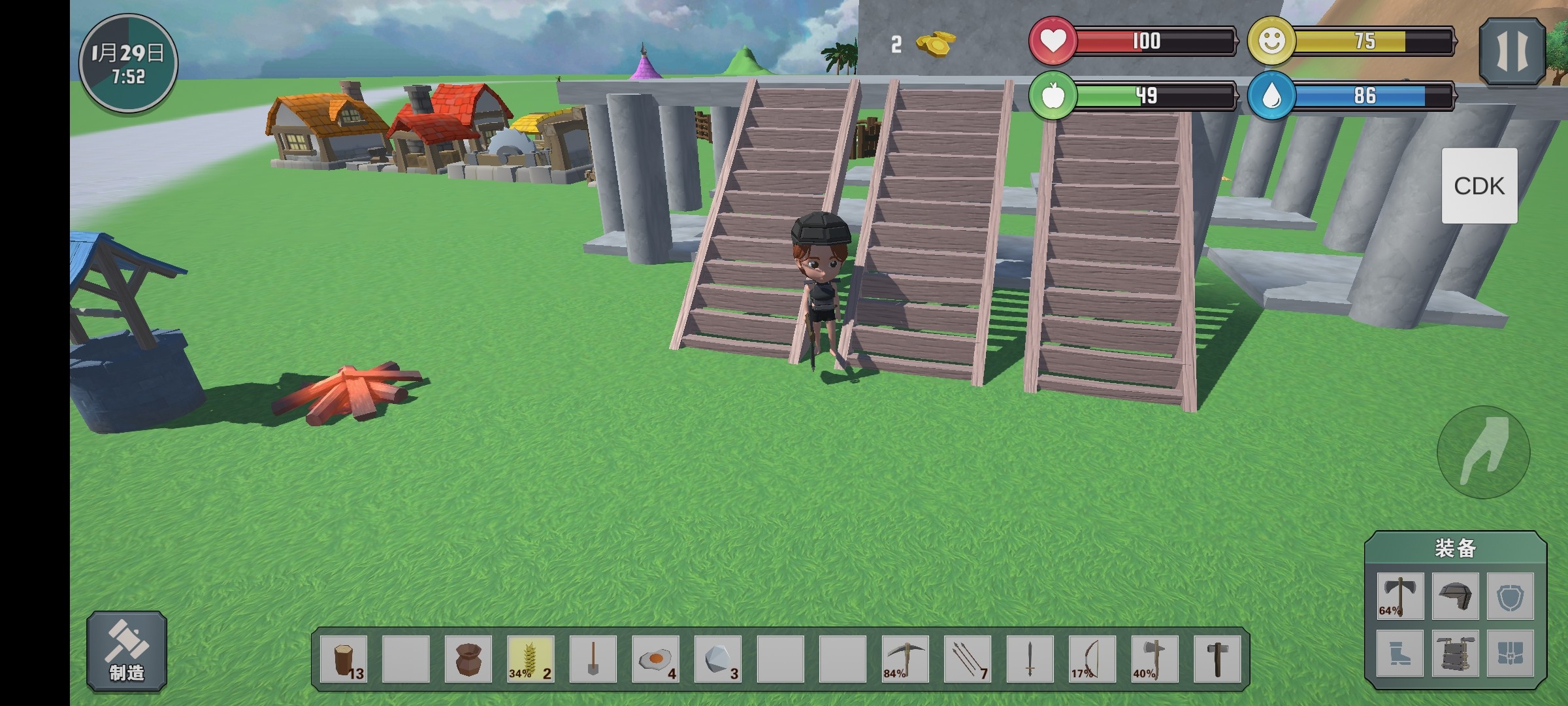Screen dimensions: 1568x706
Task: Tap the kick action button
Action: tap(1483, 452)
